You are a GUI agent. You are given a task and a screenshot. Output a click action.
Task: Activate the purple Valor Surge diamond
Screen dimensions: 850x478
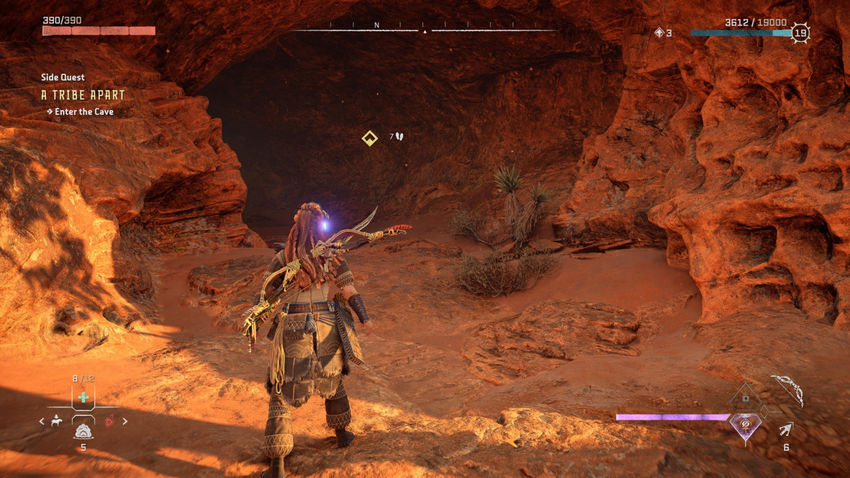pos(744,425)
